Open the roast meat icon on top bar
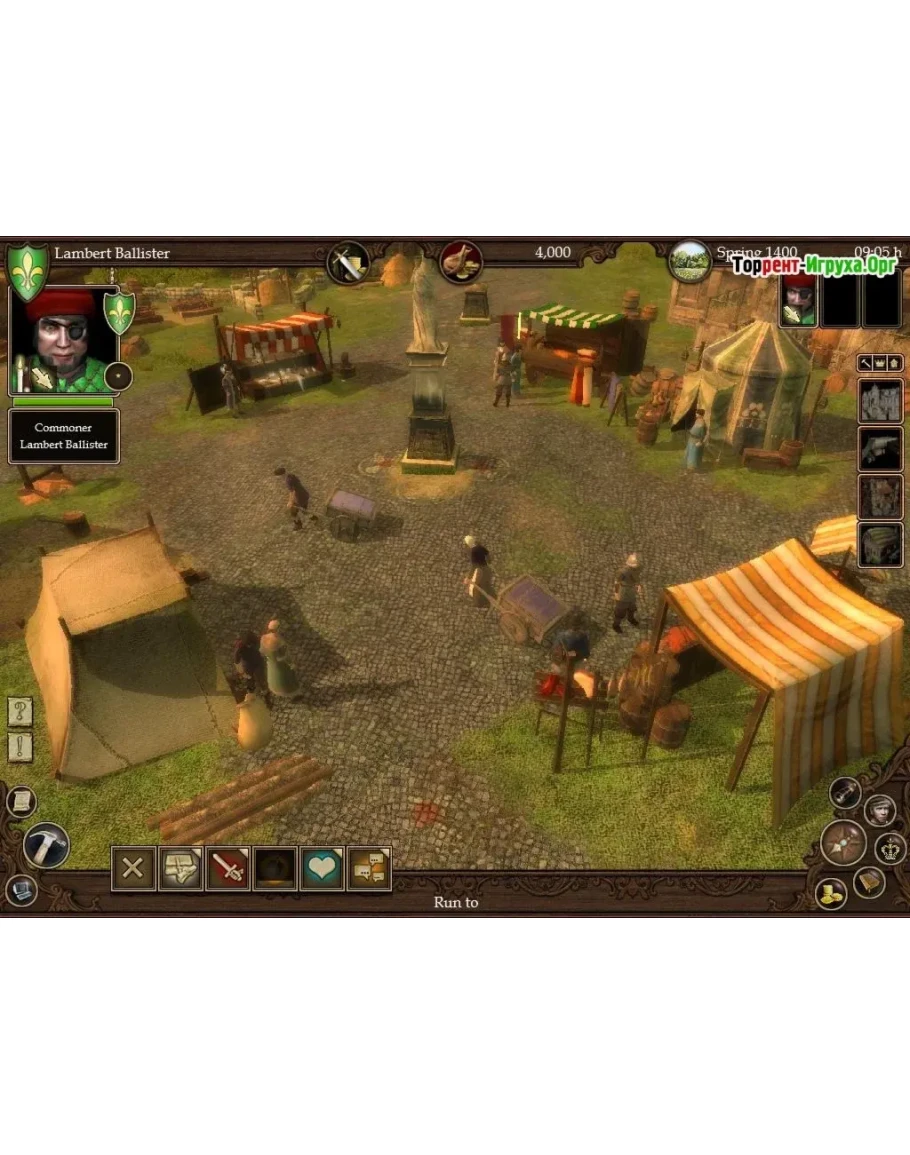This screenshot has width=910, height=1155. pyautogui.click(x=461, y=261)
